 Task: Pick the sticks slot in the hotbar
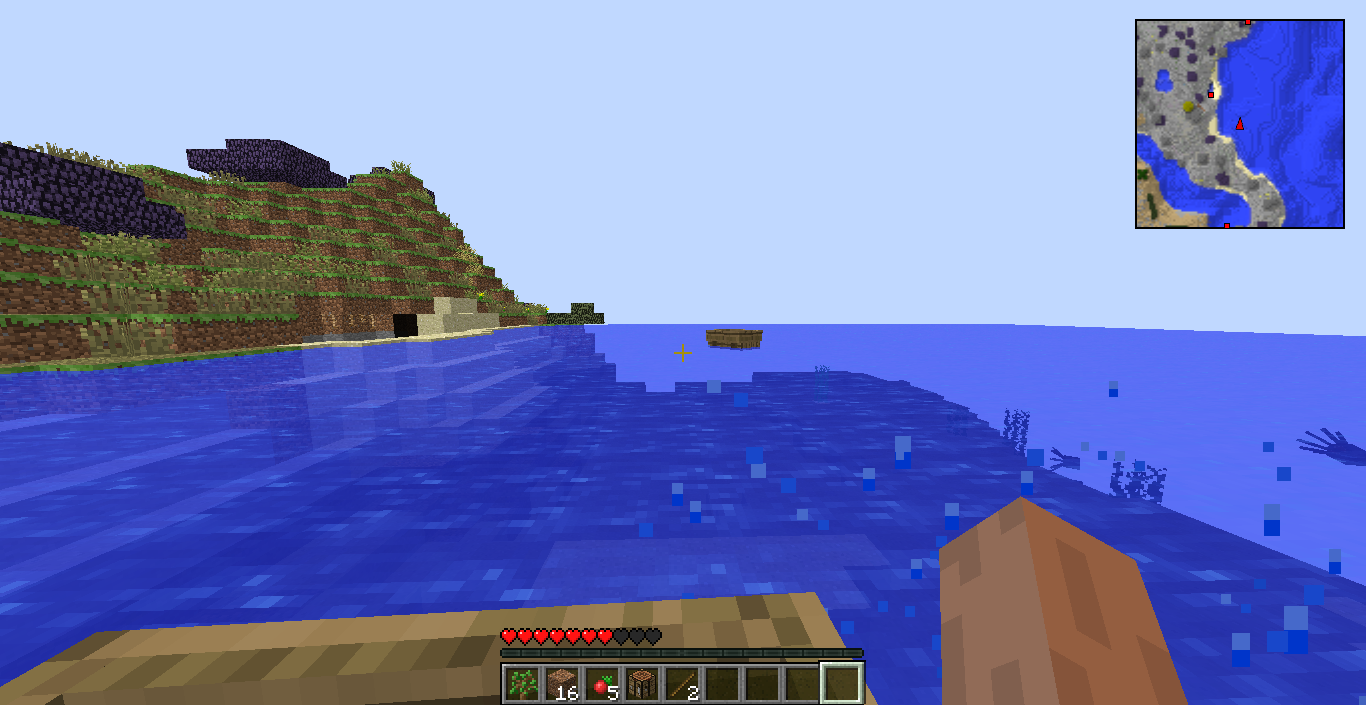coord(682,684)
